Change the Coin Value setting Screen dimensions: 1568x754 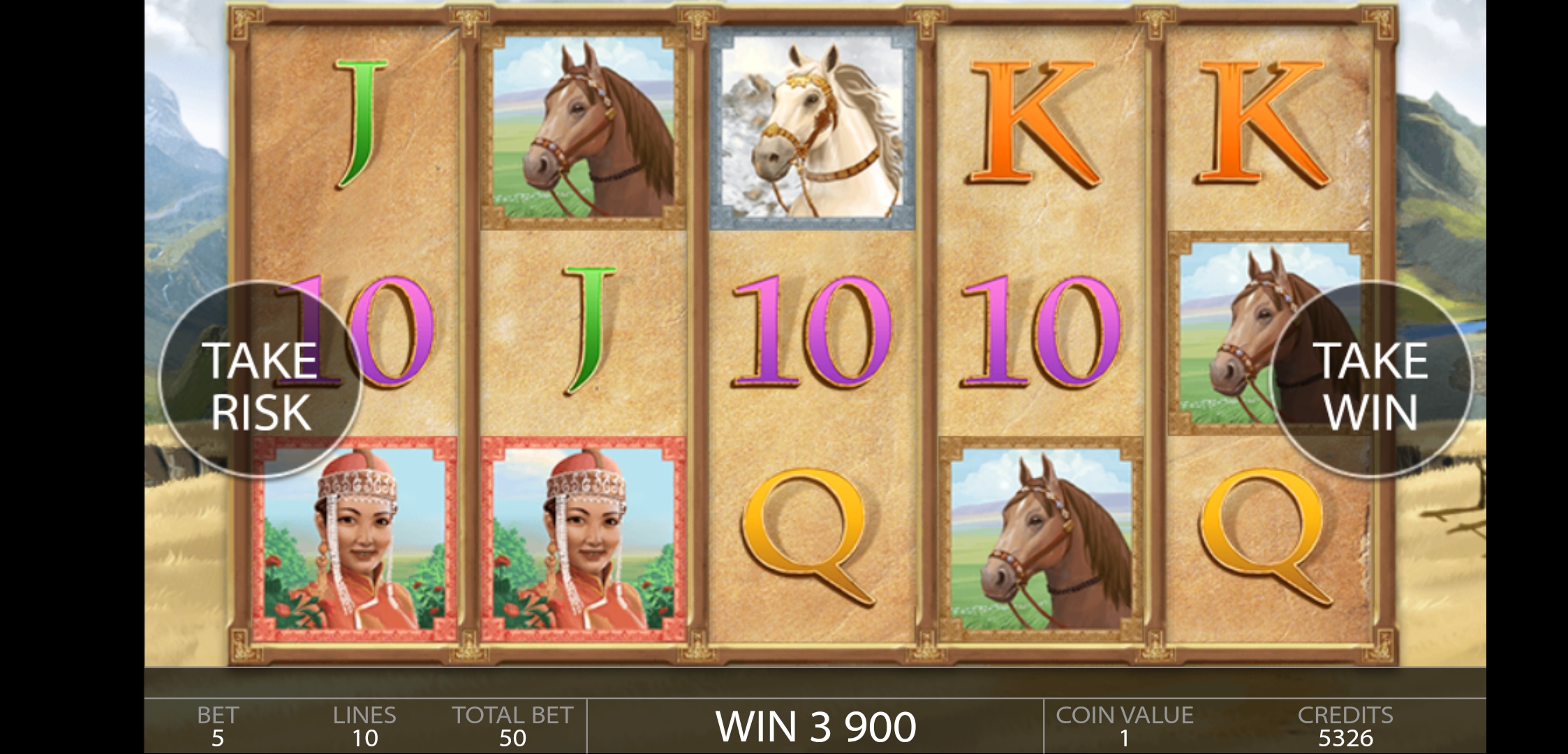point(1124,727)
